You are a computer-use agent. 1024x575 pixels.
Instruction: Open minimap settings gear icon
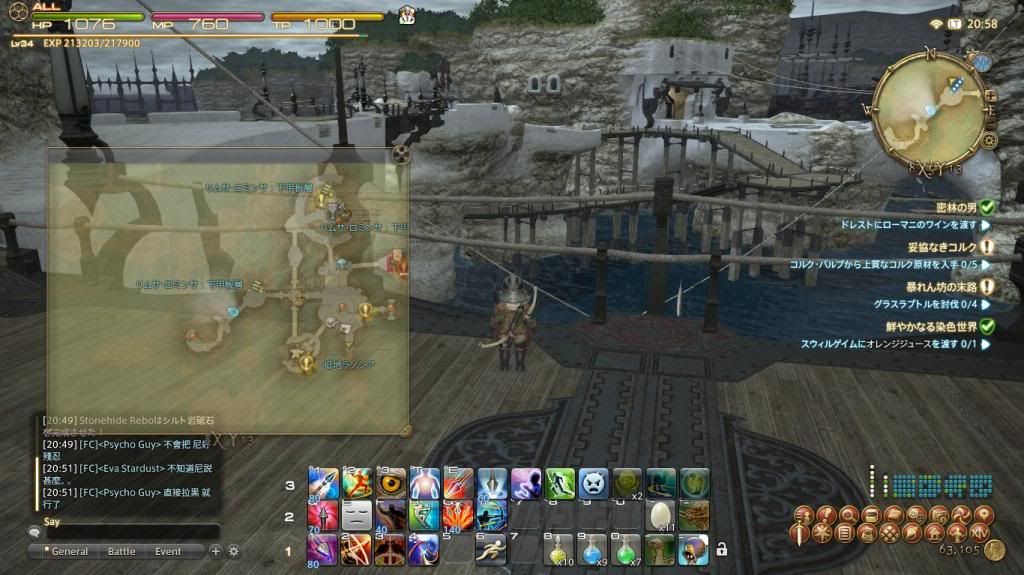click(990, 140)
